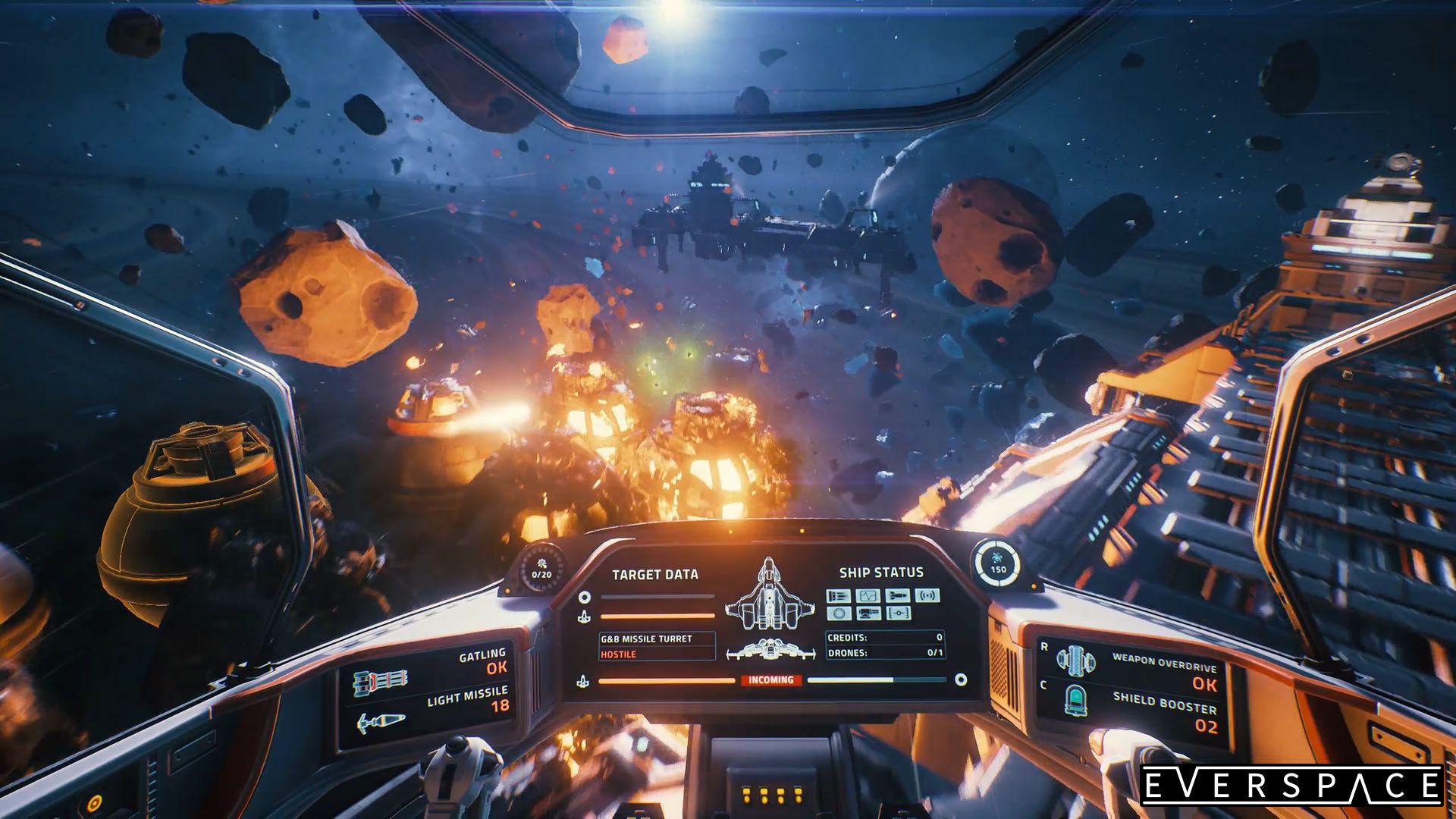The image size is (1456, 819).
Task: Click the sensor ring icon in Ship Status
Action: tap(839, 614)
